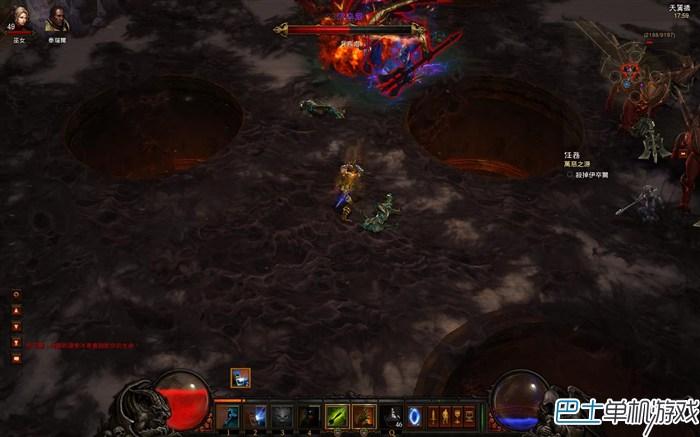Select the quest objective tracker entry
700x437 pixels.
(x=590, y=174)
